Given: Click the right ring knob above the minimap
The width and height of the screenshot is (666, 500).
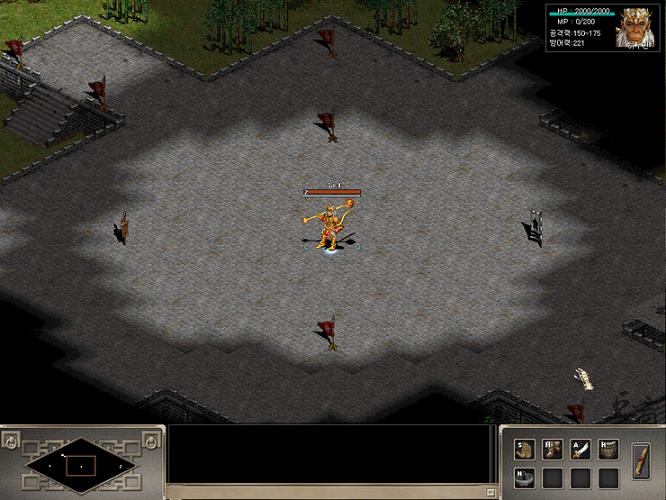Looking at the screenshot, I should click(x=151, y=440).
